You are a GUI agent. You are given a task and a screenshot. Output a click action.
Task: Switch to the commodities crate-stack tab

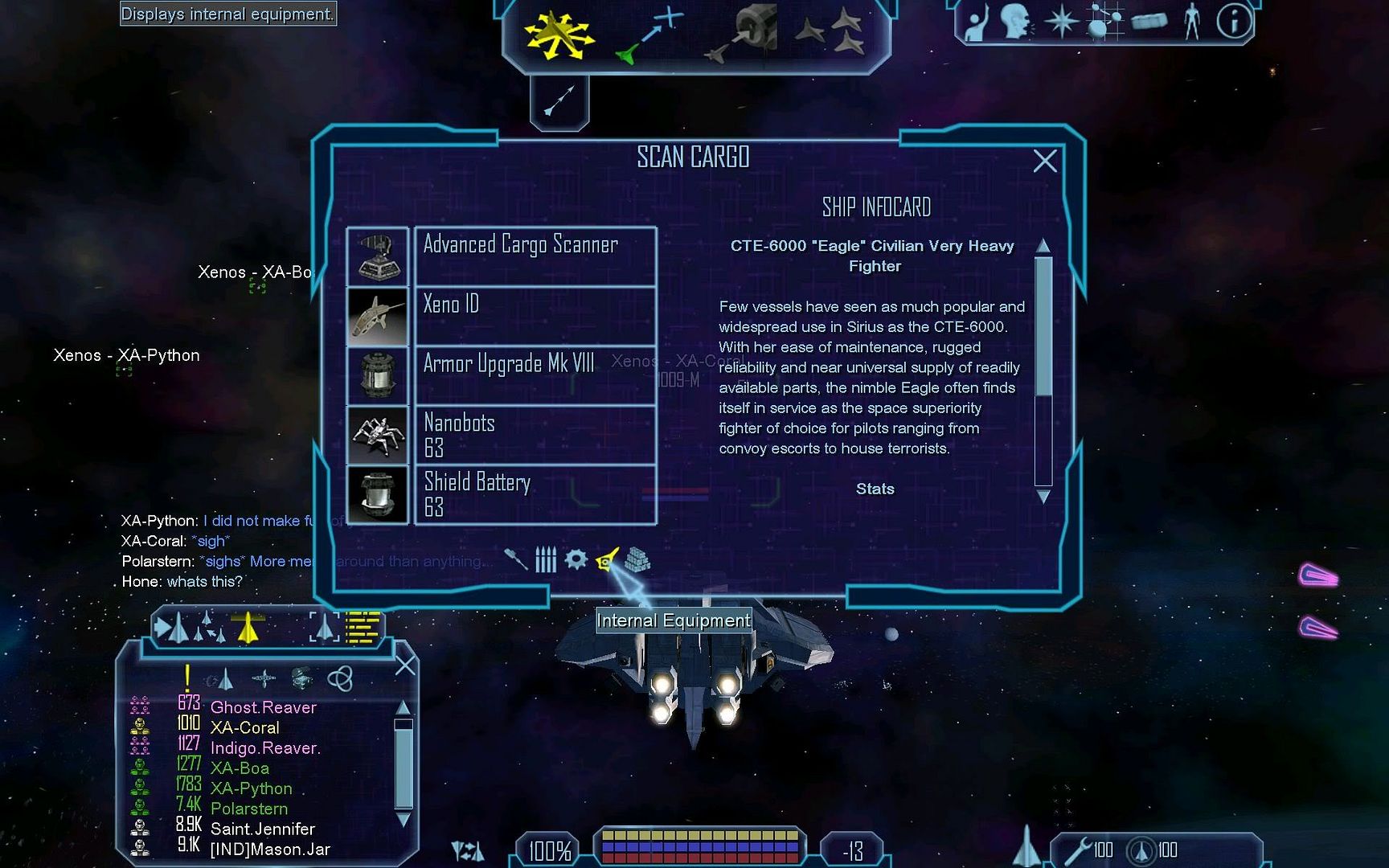637,559
